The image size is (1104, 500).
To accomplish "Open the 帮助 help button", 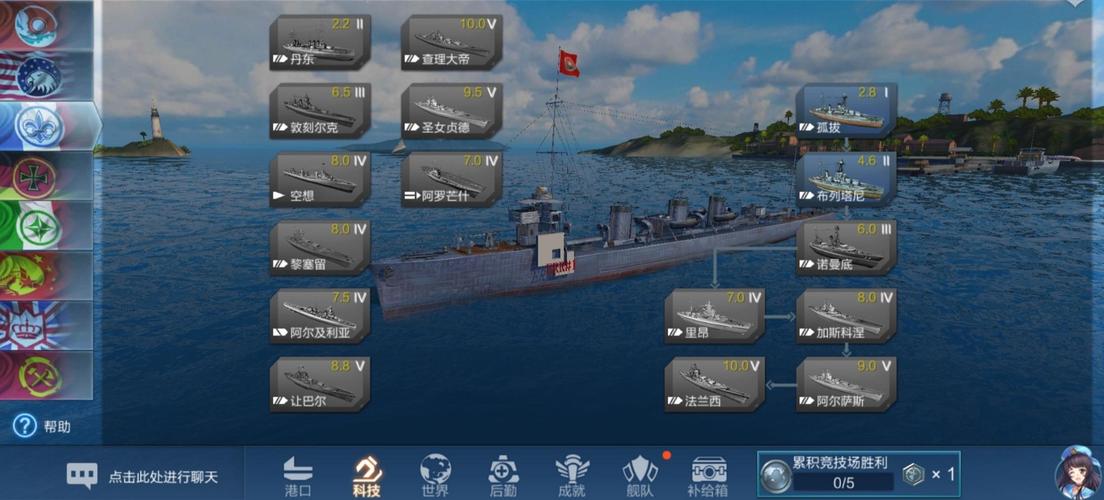I will (42, 427).
